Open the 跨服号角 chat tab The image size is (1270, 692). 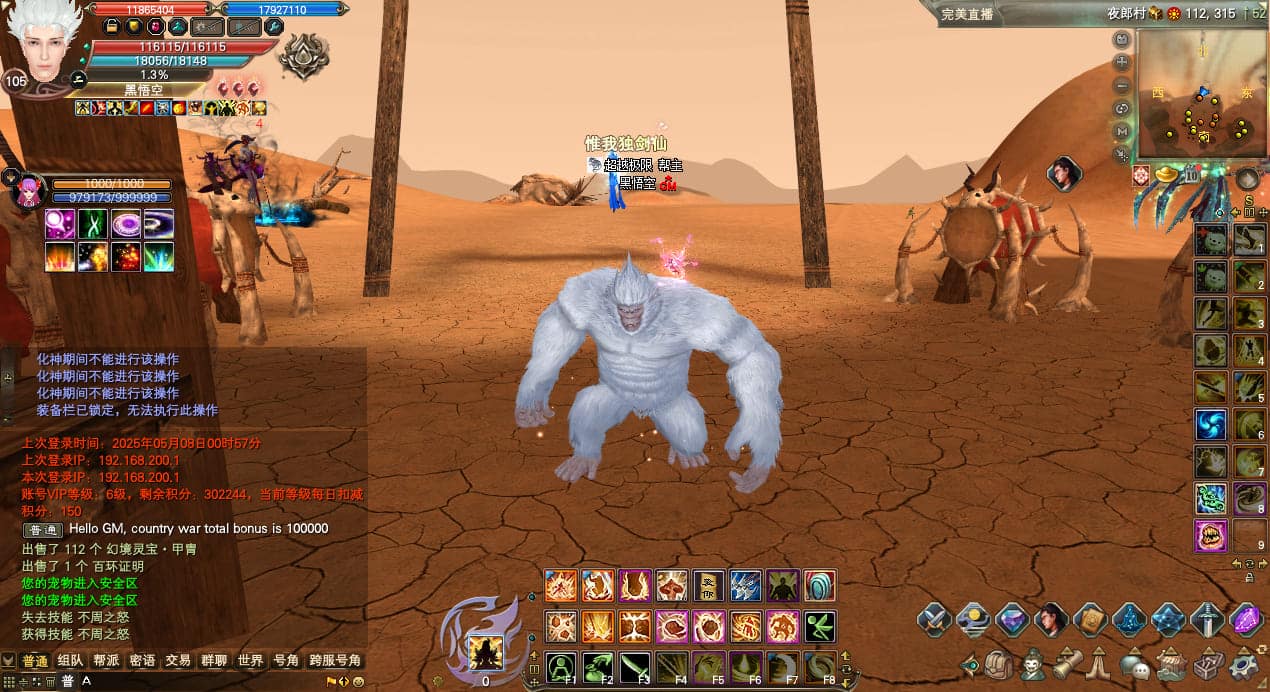tap(335, 660)
